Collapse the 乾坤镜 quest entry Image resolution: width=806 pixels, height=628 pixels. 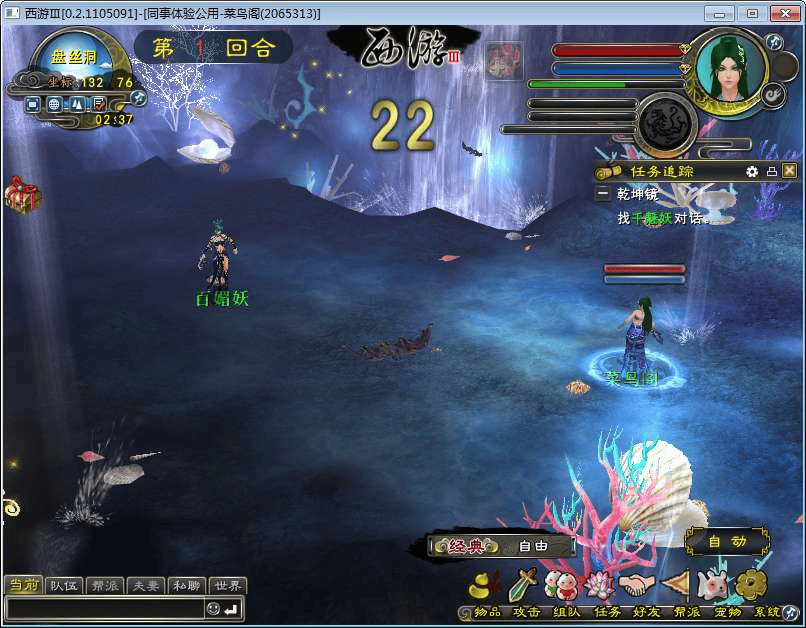pyautogui.click(x=603, y=194)
